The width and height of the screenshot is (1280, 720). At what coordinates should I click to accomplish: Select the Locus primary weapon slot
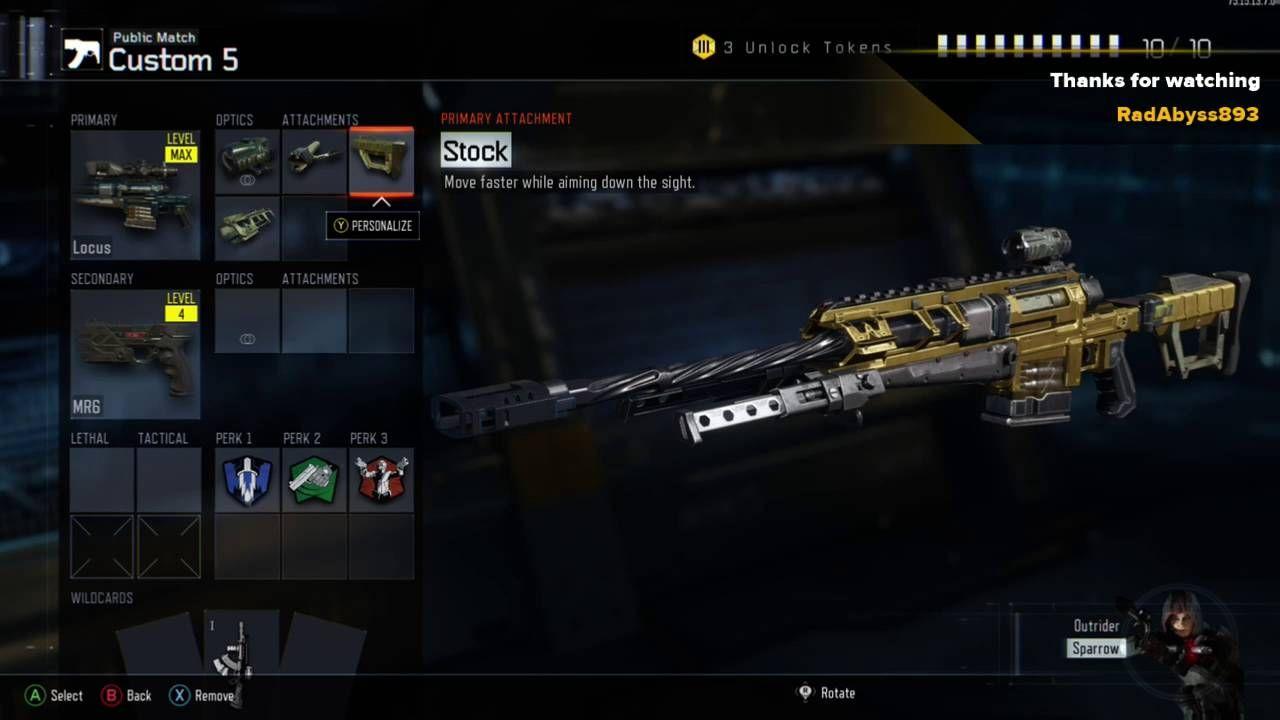pos(135,195)
